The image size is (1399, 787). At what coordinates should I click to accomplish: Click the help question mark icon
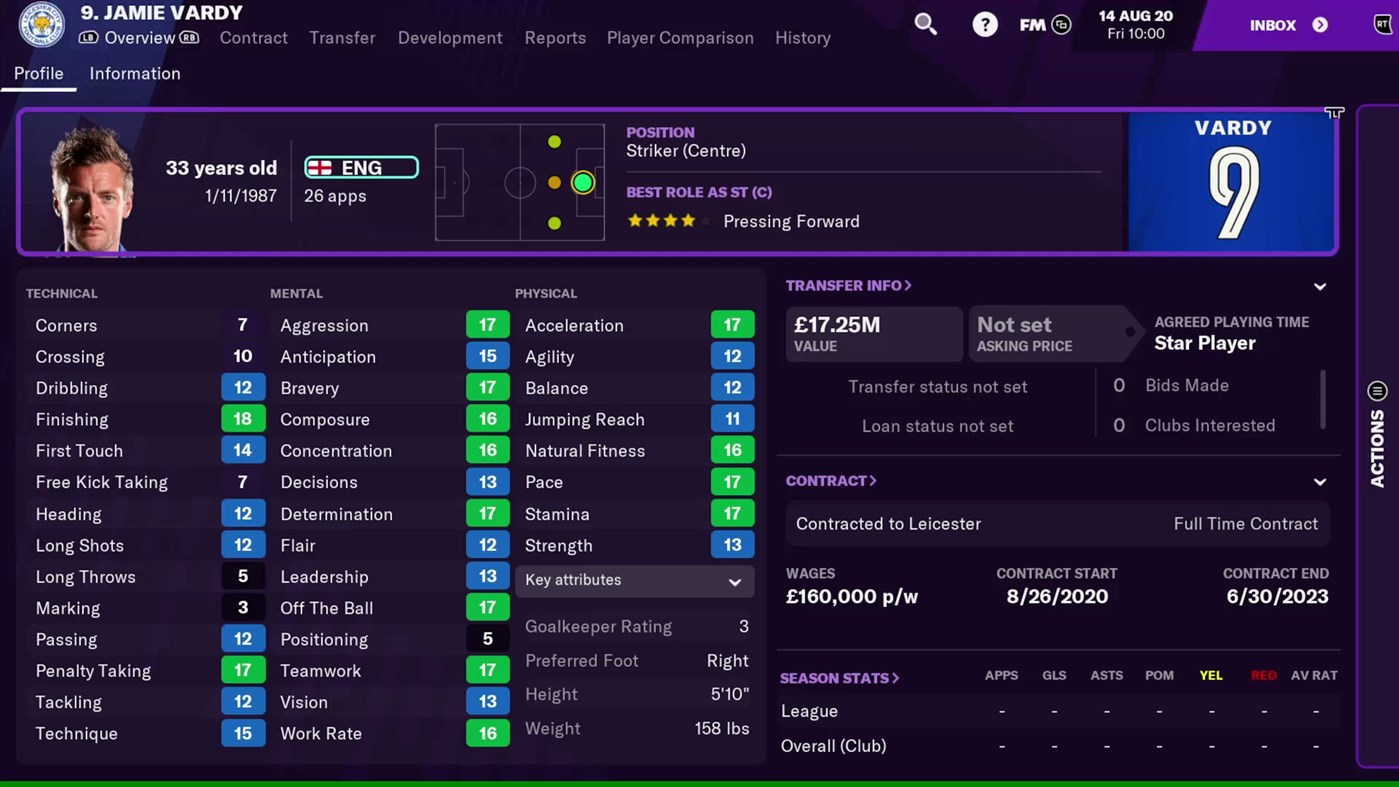click(985, 23)
